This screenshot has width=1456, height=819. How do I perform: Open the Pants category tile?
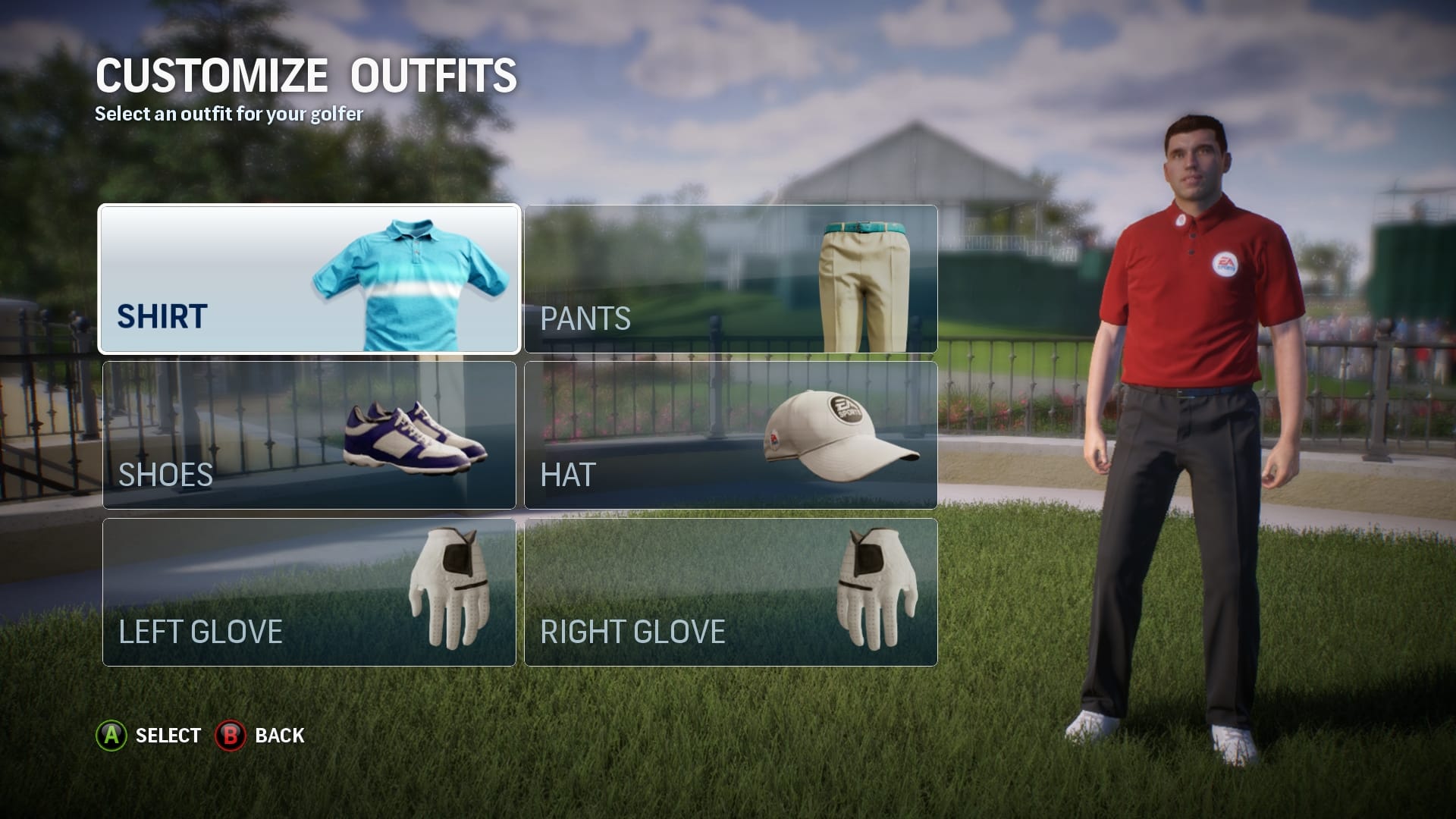click(730, 279)
